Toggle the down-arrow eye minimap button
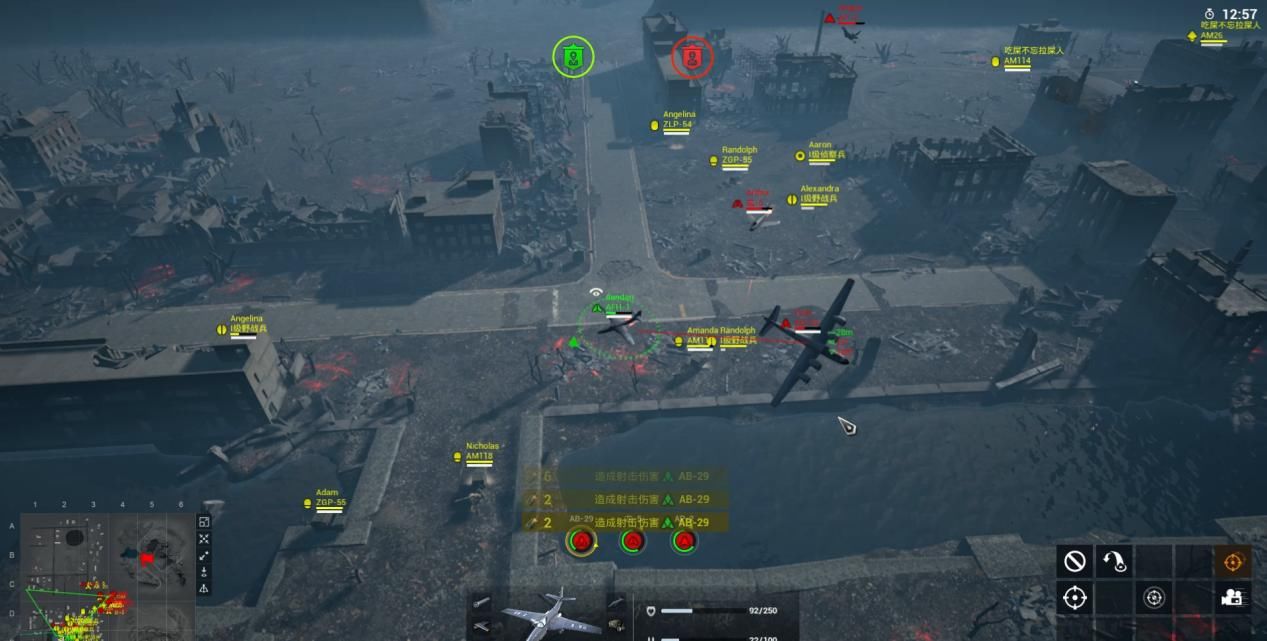The image size is (1267, 641). (204, 572)
